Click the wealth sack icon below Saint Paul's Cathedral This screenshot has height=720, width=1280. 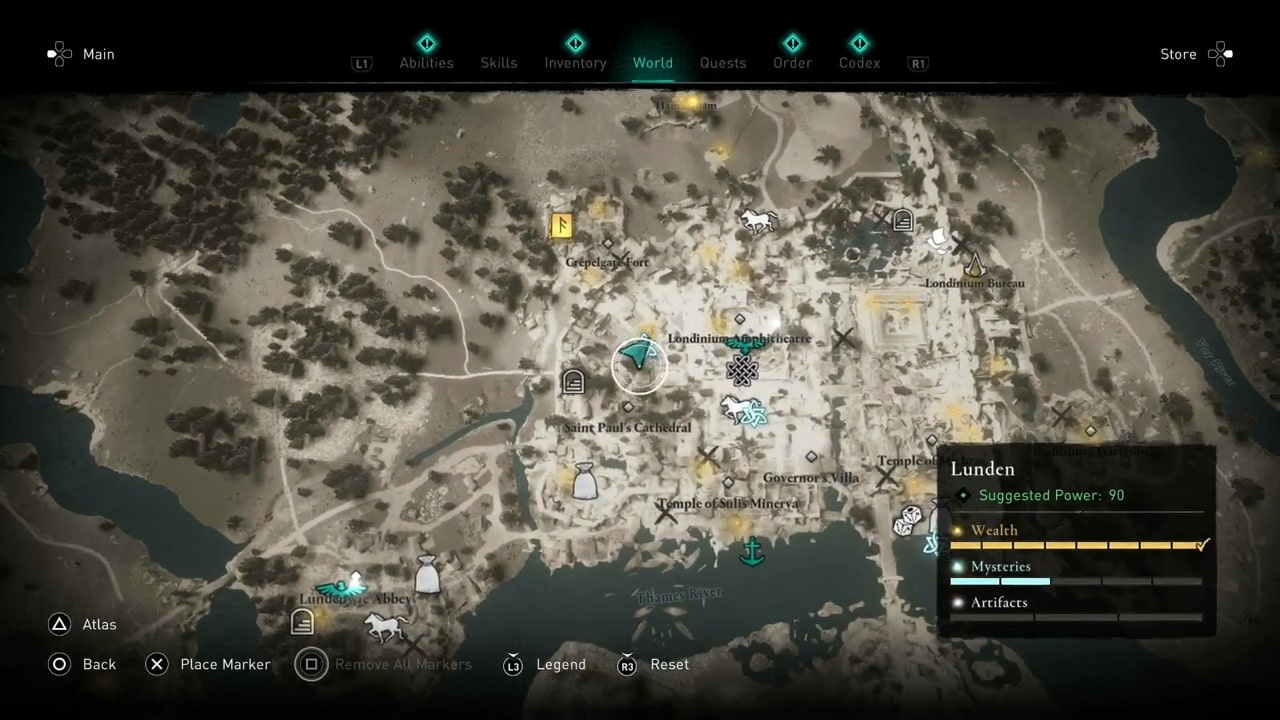pyautogui.click(x=585, y=483)
